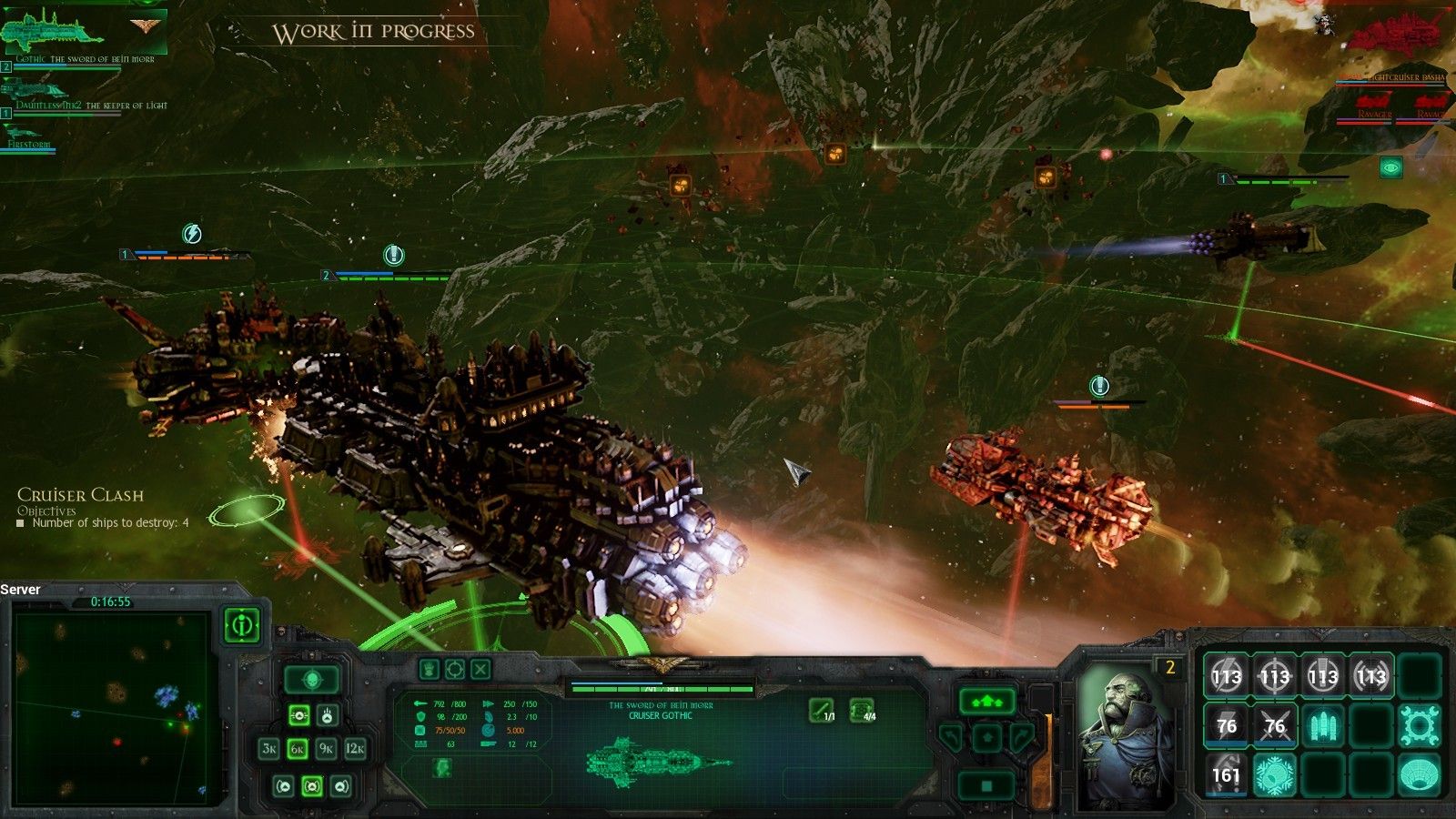Click the square stop engines button
This screenshot has height=819, width=1456.
987,784
